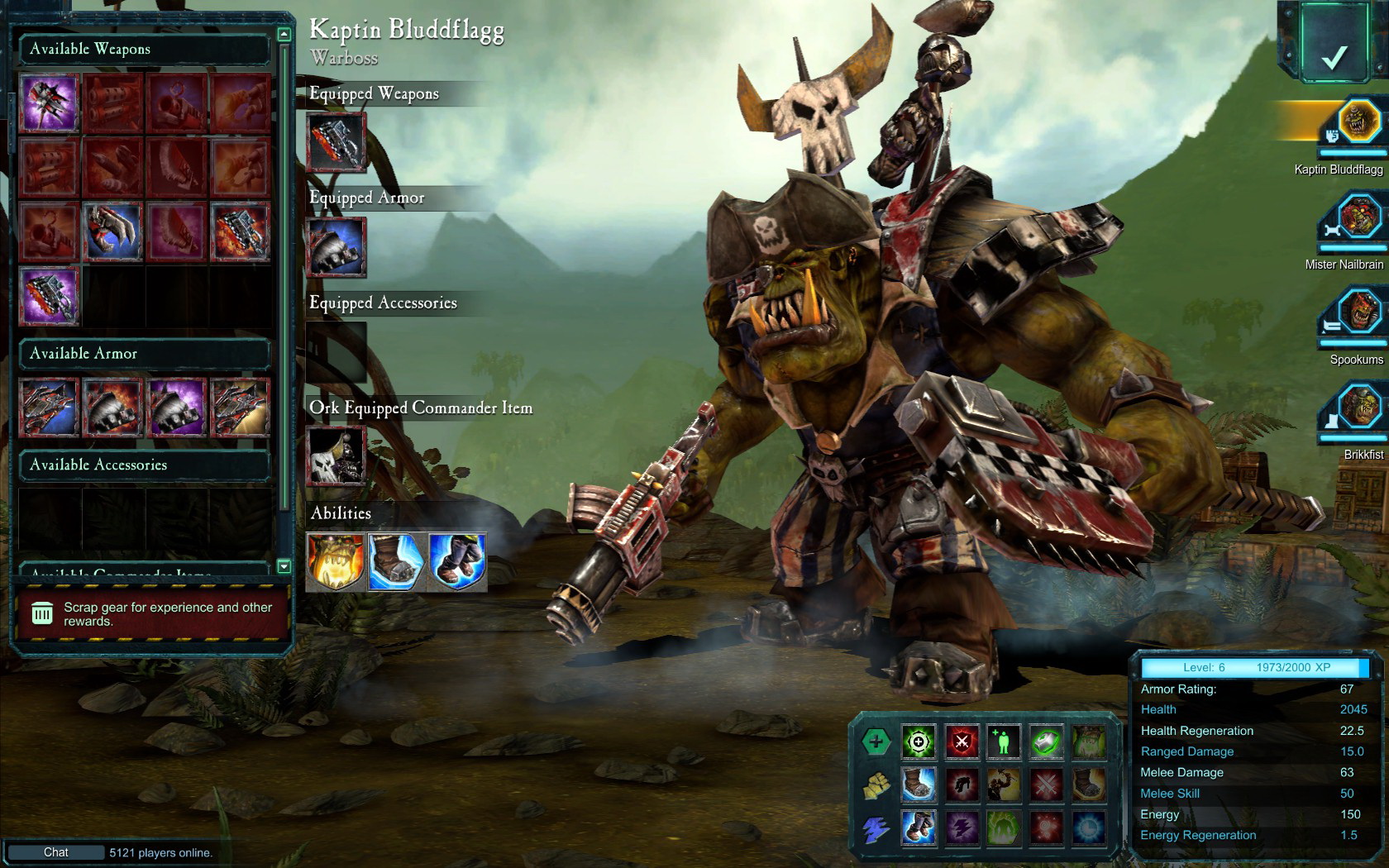Choose the power claw in Available Weapons

click(113, 232)
